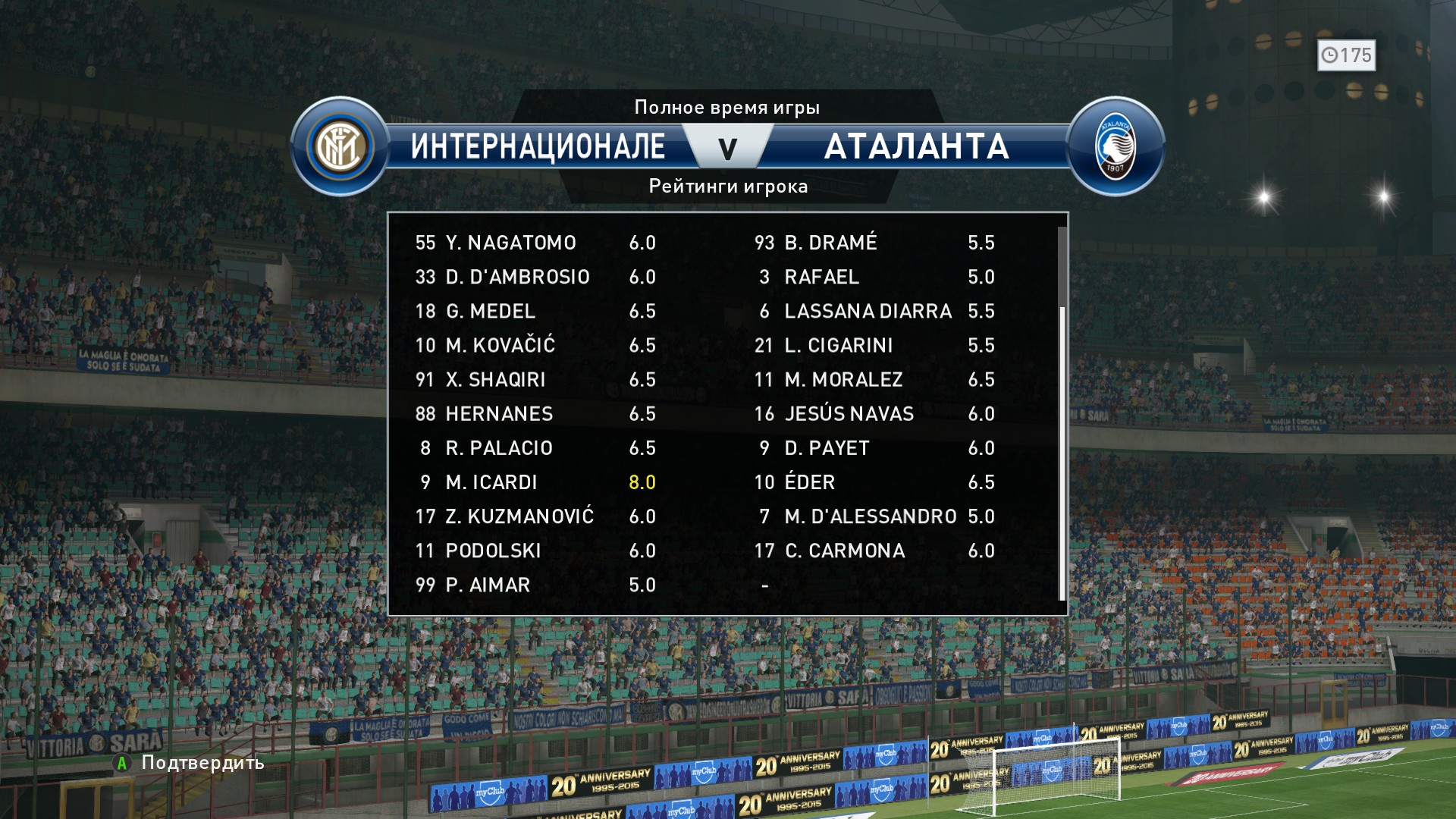The image size is (1456, 819).
Task: Choose B. Dramé's rating row
Action: click(874, 243)
